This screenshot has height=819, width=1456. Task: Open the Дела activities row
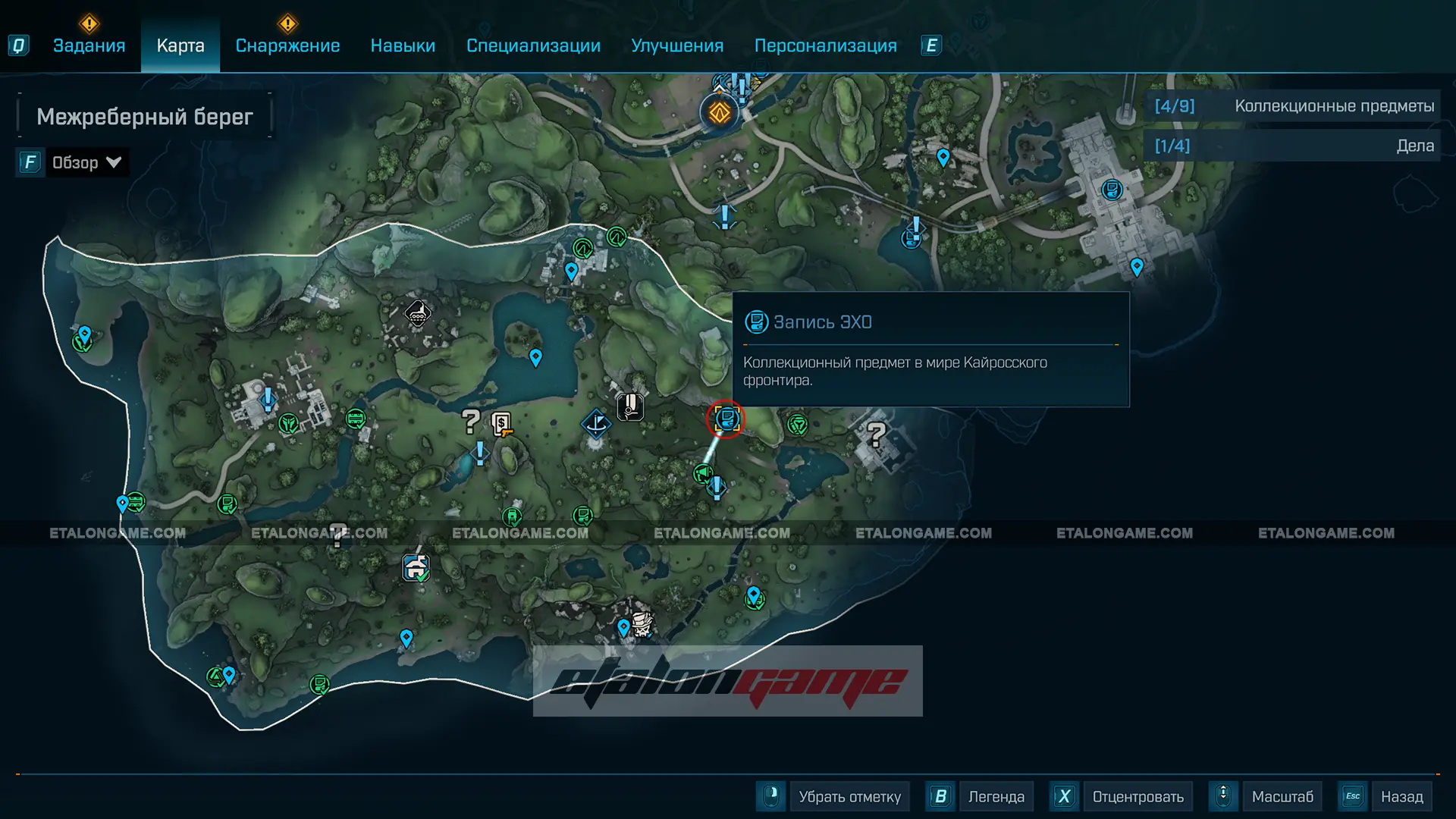tap(1292, 146)
